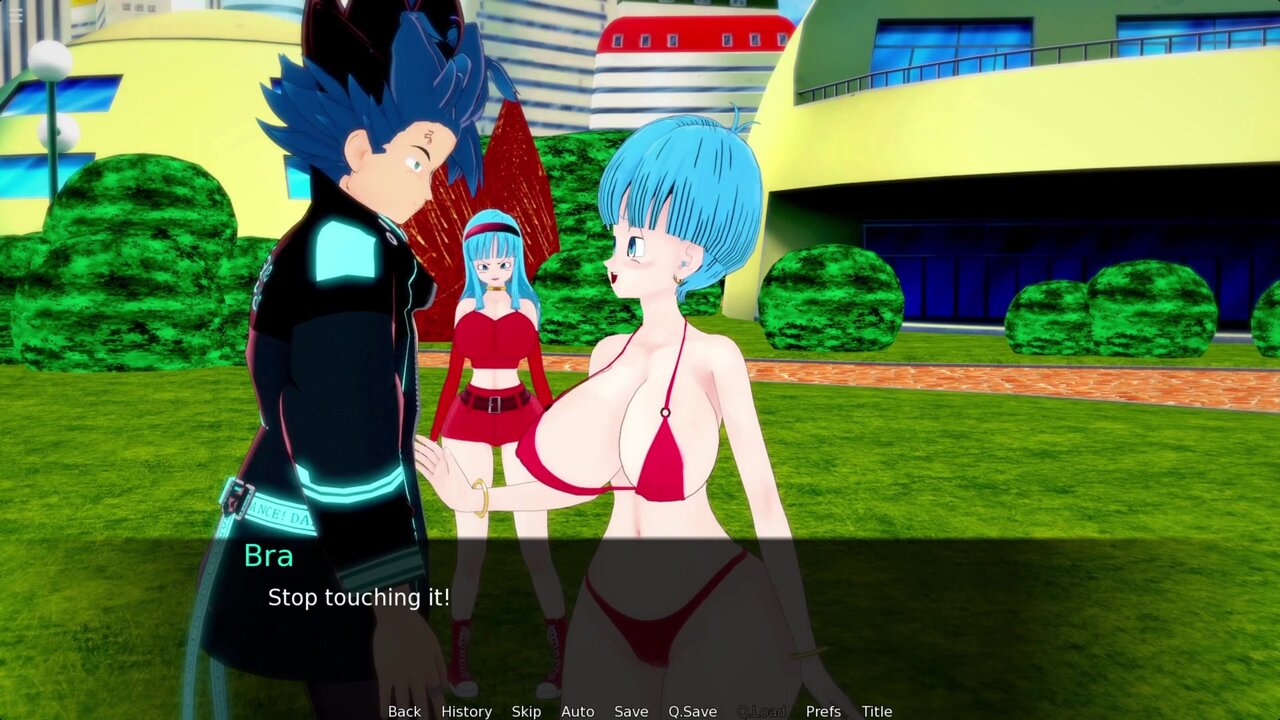The image size is (1280, 720).
Task: Open the Save game screen
Action: tap(631, 711)
